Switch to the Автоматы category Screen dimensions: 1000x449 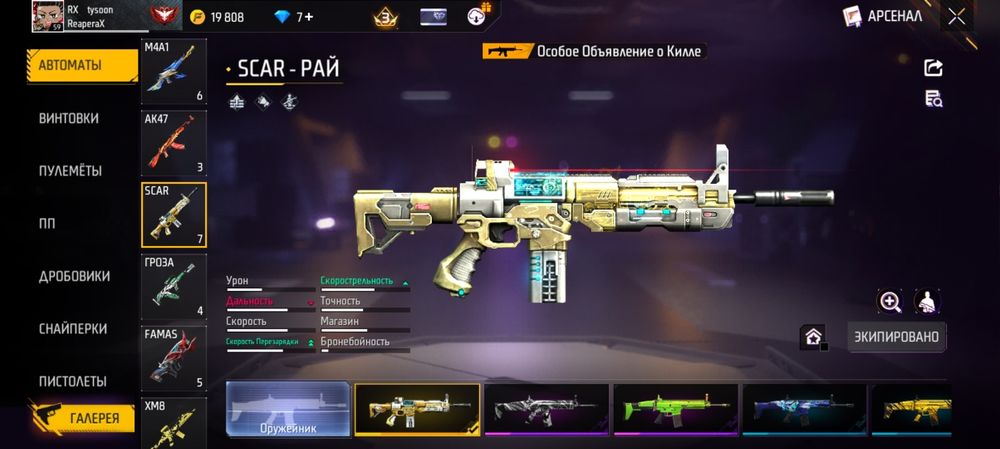click(82, 65)
